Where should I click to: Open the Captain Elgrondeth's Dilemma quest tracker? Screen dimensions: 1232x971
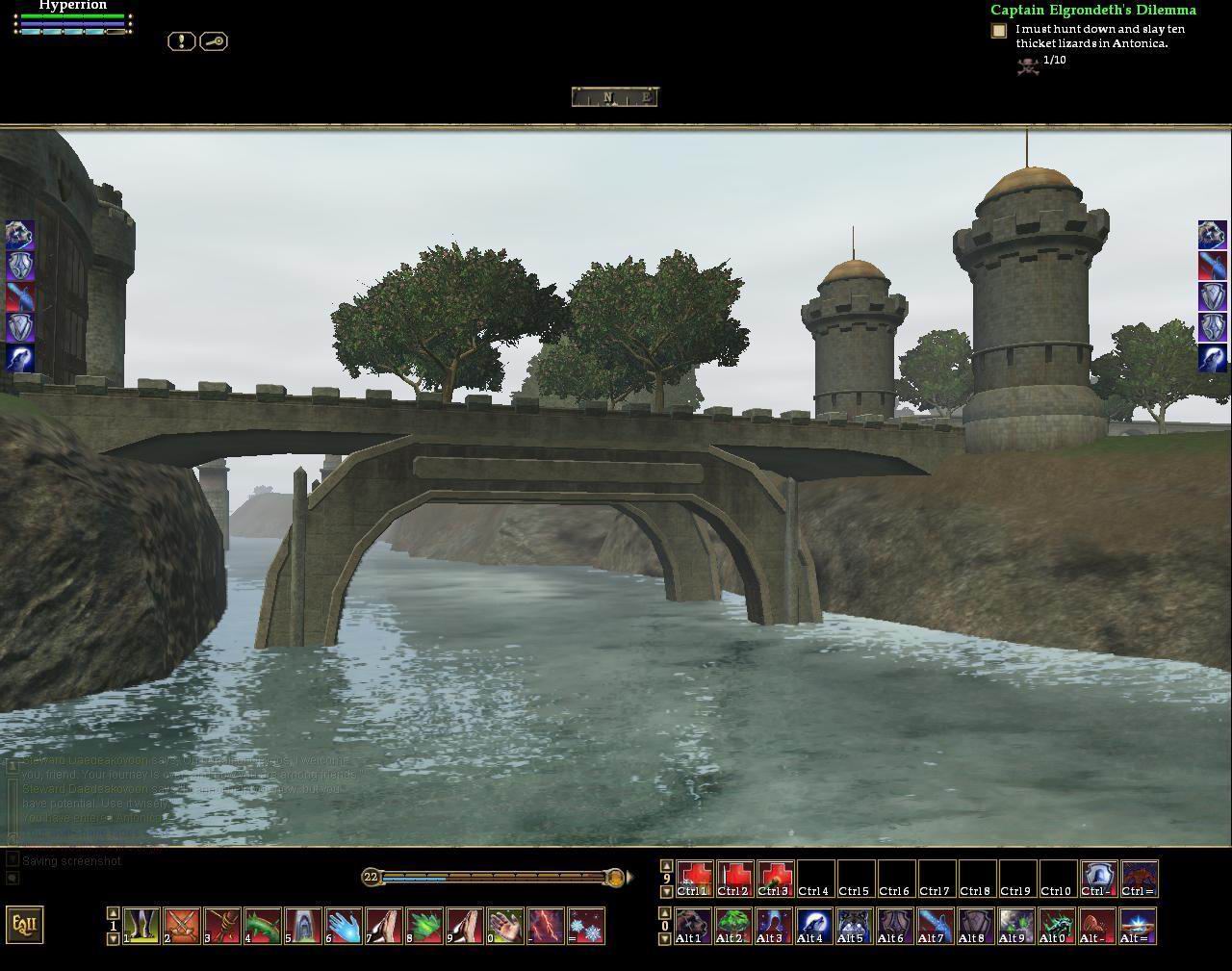point(1092,11)
